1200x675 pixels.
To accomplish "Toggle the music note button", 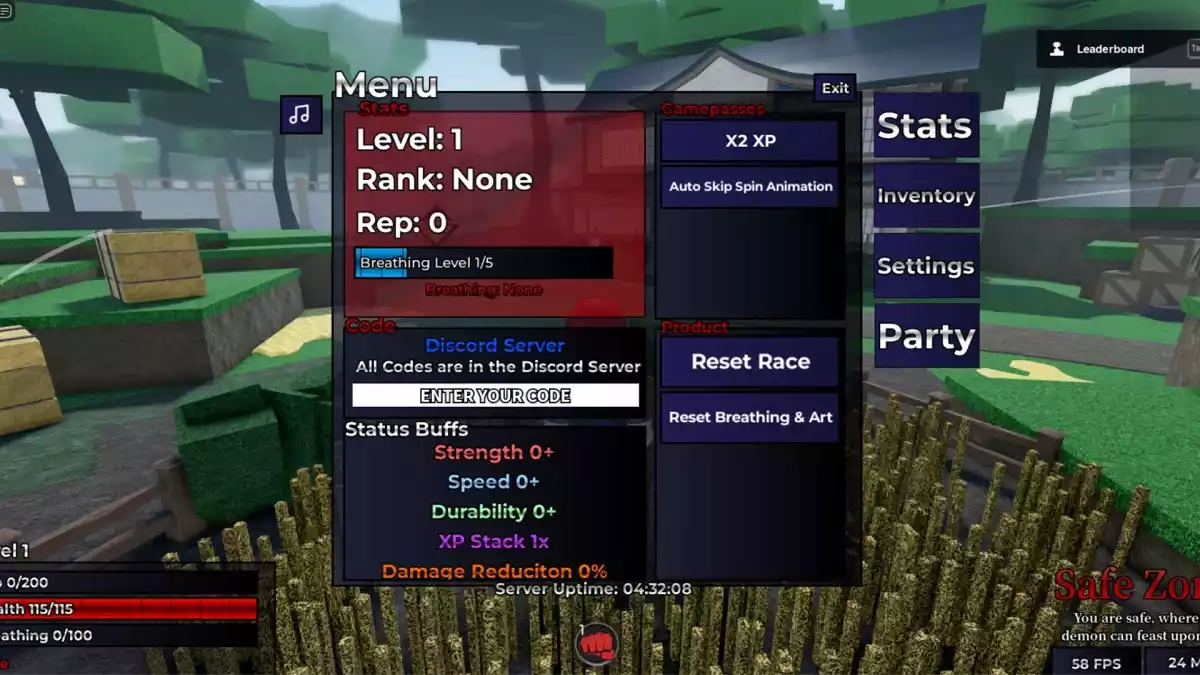I will (300, 114).
